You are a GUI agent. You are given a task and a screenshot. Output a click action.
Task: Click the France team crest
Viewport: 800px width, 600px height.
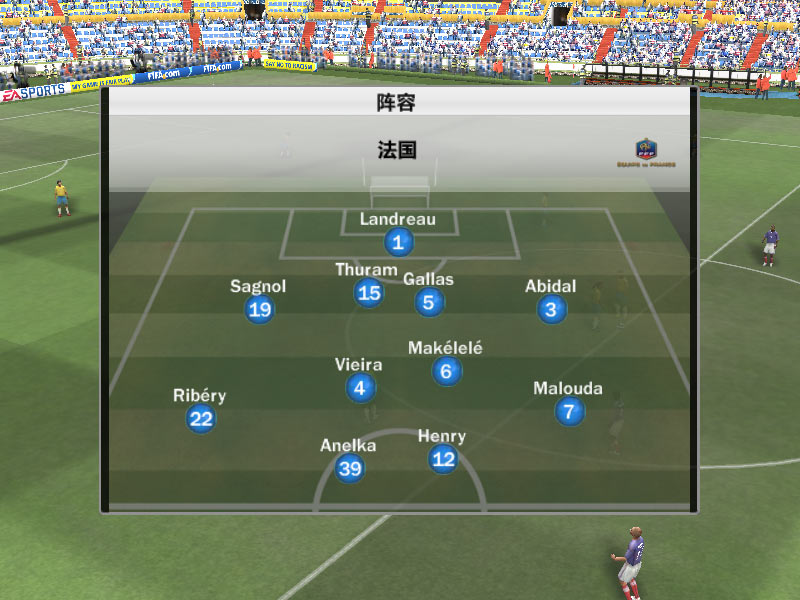(x=645, y=152)
